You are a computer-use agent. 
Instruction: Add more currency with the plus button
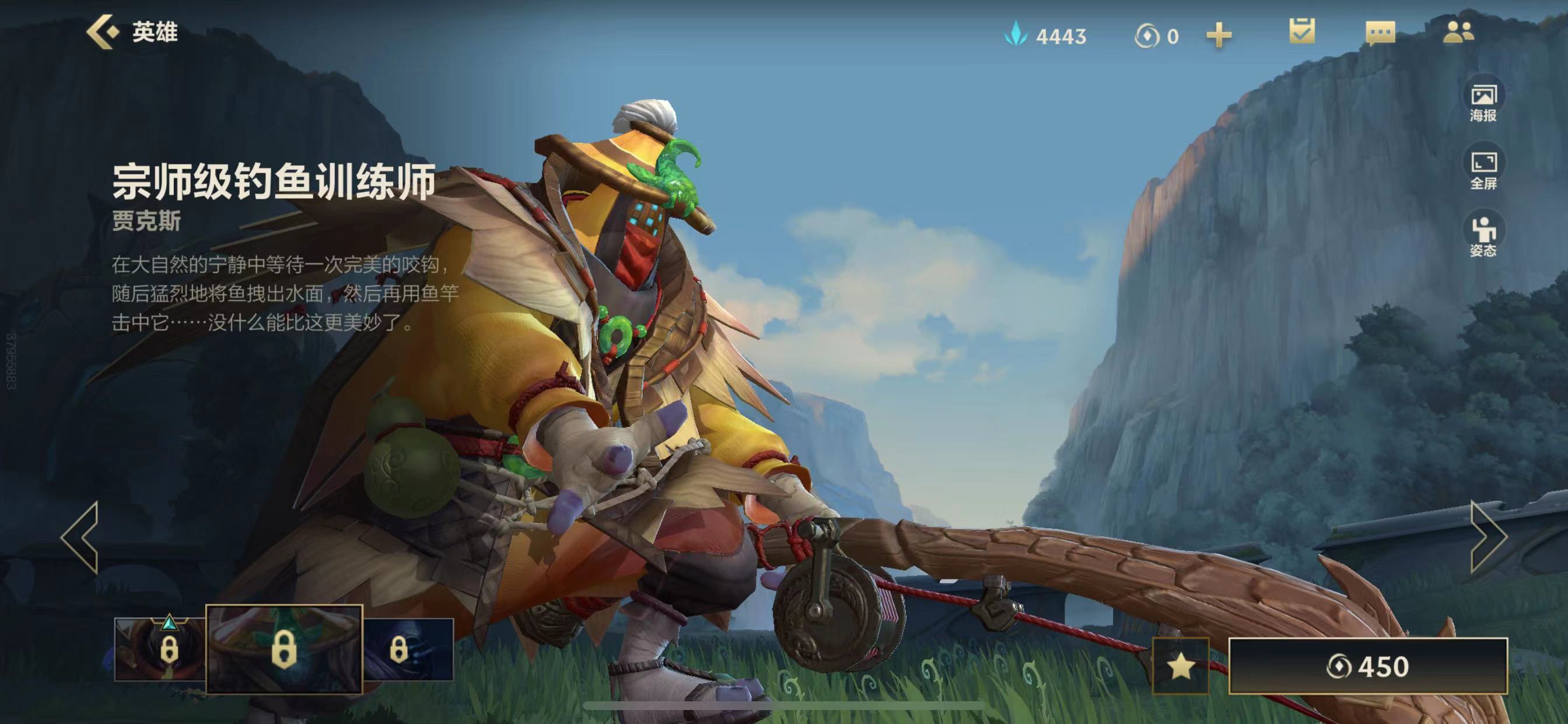pyautogui.click(x=1219, y=36)
